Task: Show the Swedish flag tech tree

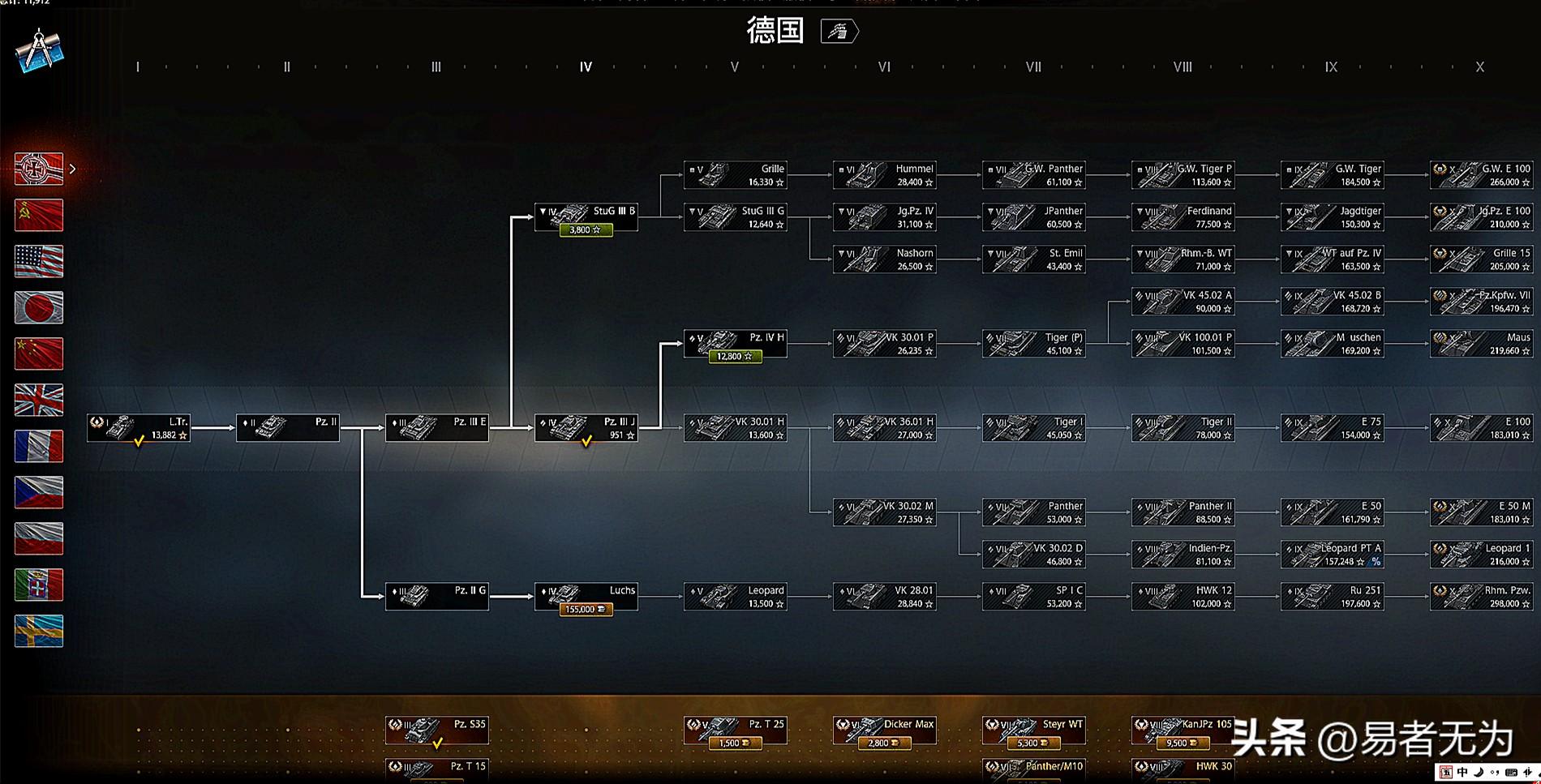Action: pyautogui.click(x=39, y=631)
